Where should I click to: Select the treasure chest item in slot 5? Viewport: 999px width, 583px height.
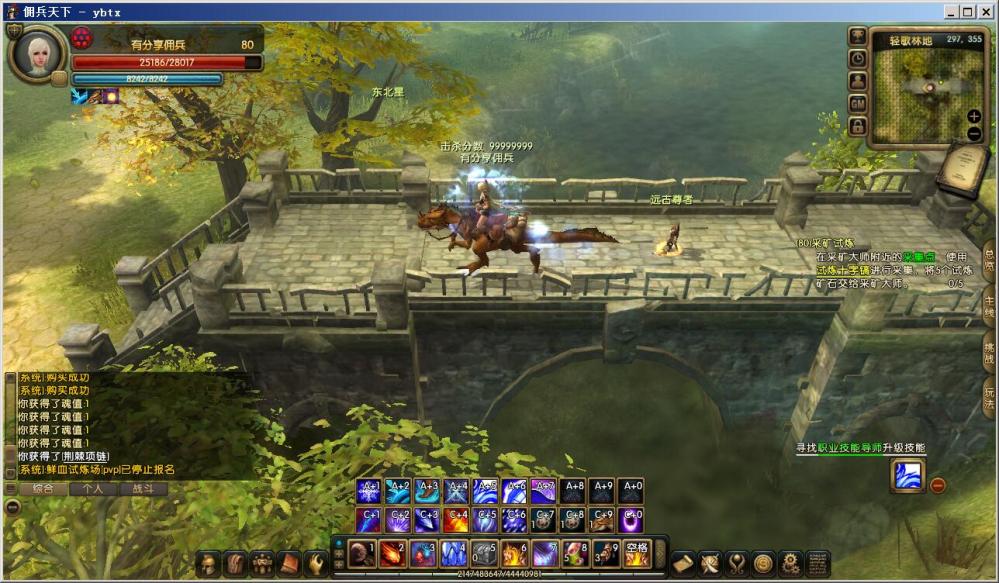click(484, 553)
